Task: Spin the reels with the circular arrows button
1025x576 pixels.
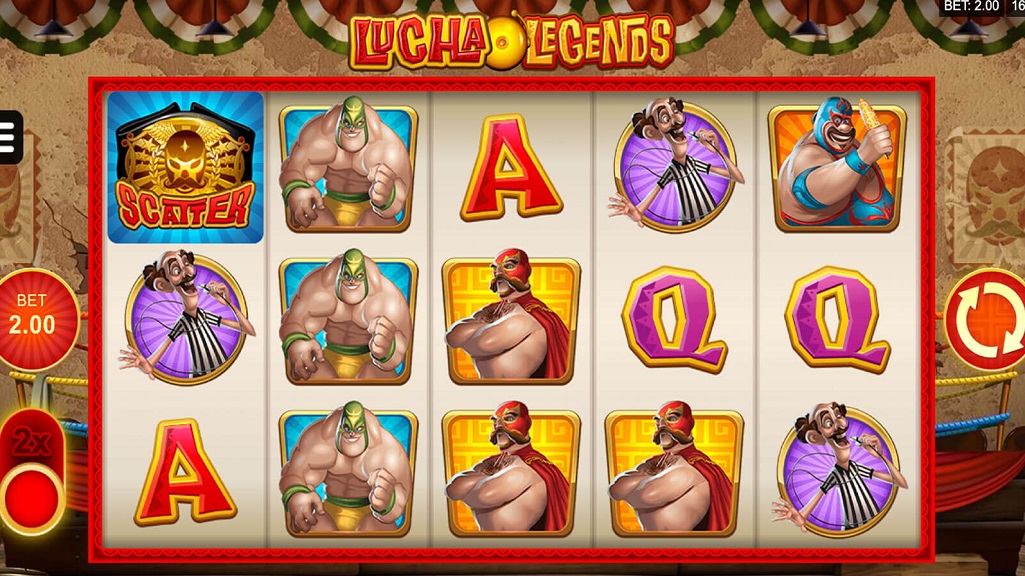Action: click(x=984, y=318)
